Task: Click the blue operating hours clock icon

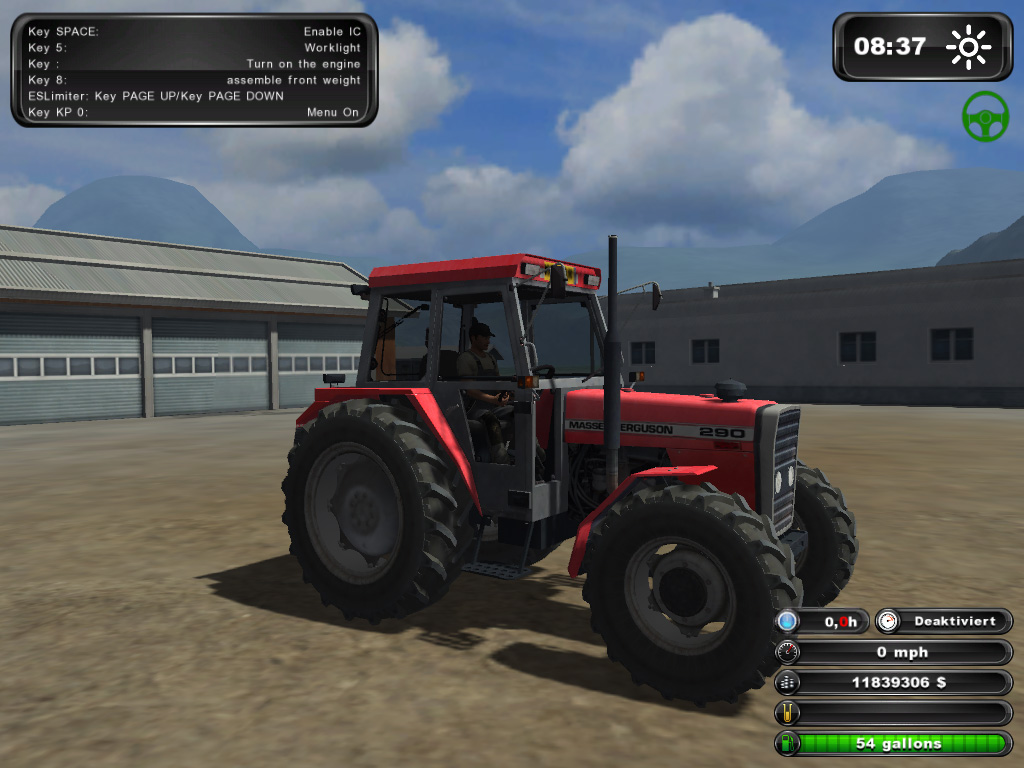Action: (x=788, y=621)
